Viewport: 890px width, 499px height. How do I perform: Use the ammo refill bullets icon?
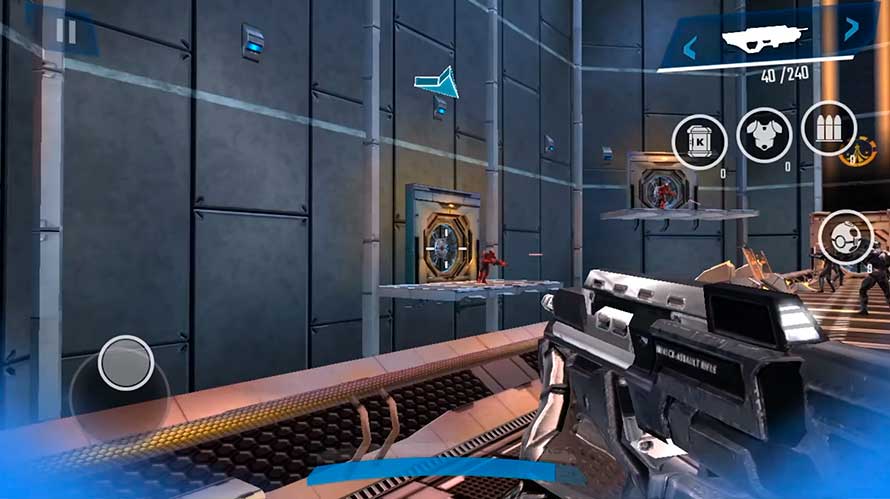[828, 129]
